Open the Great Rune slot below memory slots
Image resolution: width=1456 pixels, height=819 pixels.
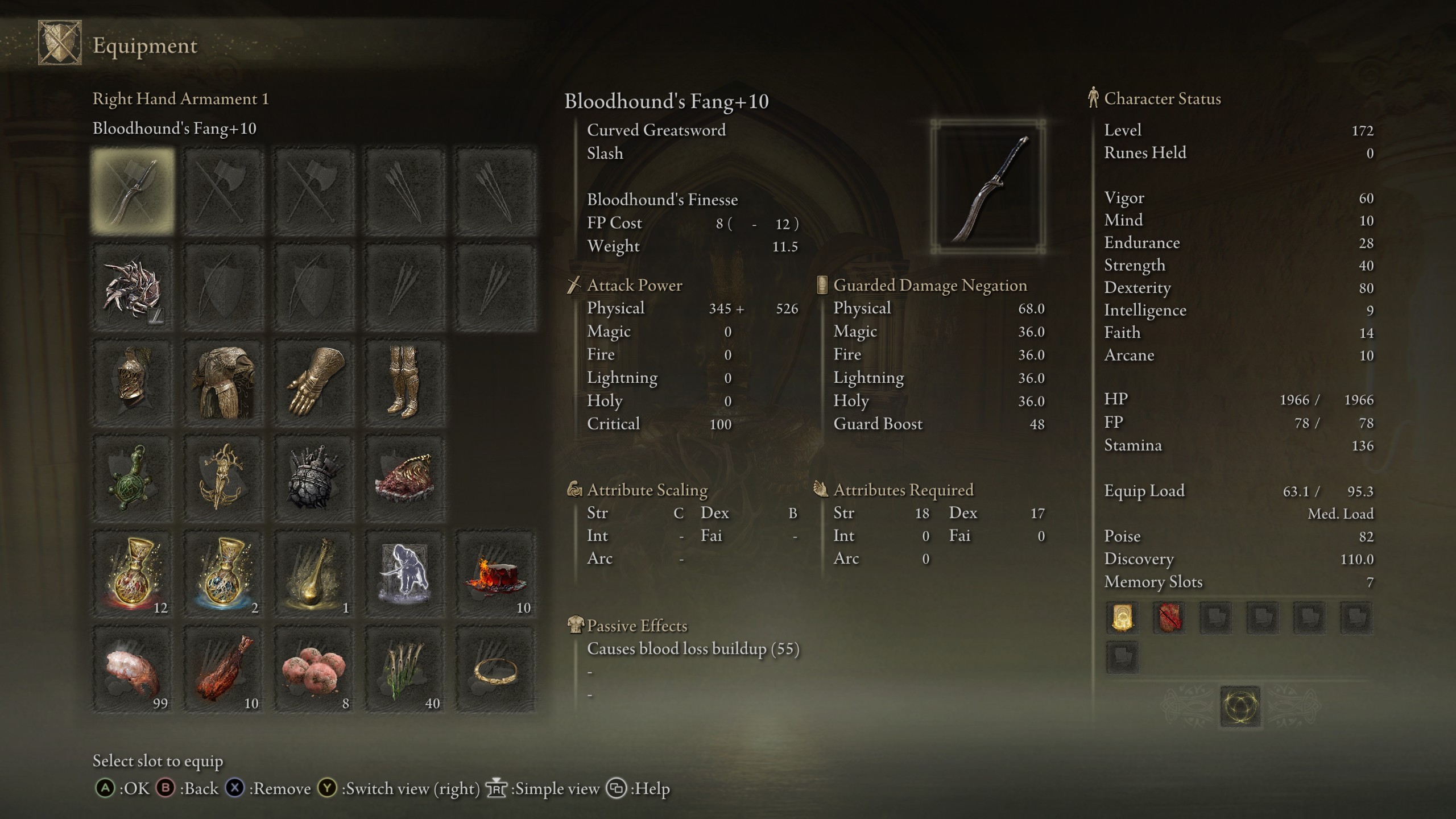point(1240,707)
